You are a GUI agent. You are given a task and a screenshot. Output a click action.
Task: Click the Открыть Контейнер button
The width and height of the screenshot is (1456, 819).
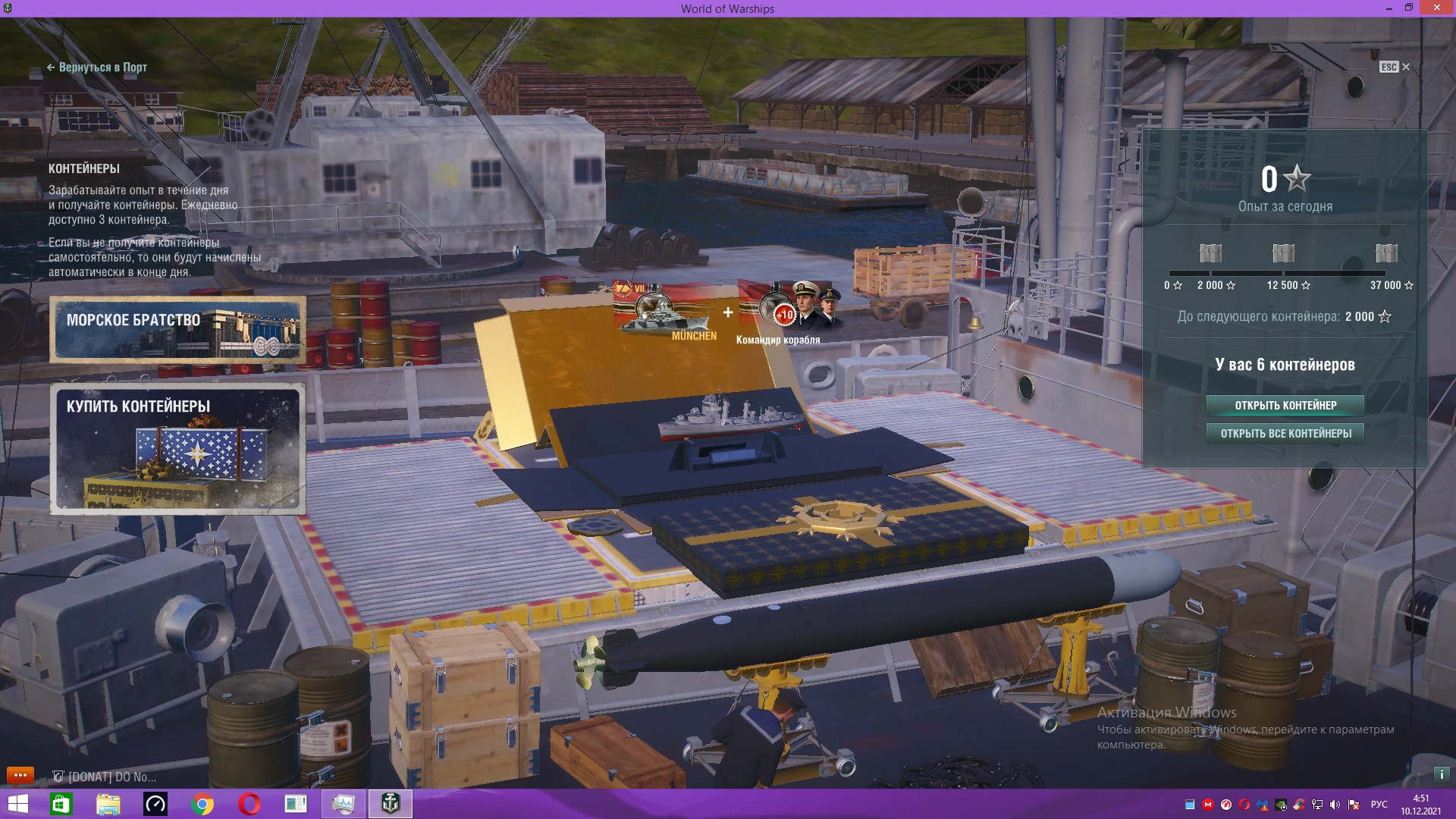coord(1285,406)
